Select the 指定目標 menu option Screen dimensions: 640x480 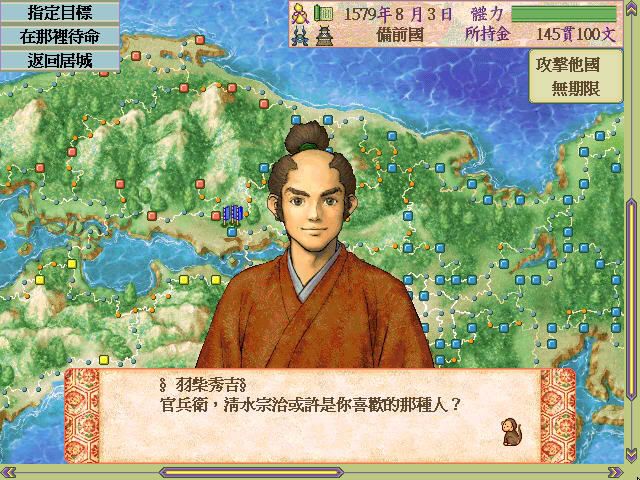click(59, 11)
